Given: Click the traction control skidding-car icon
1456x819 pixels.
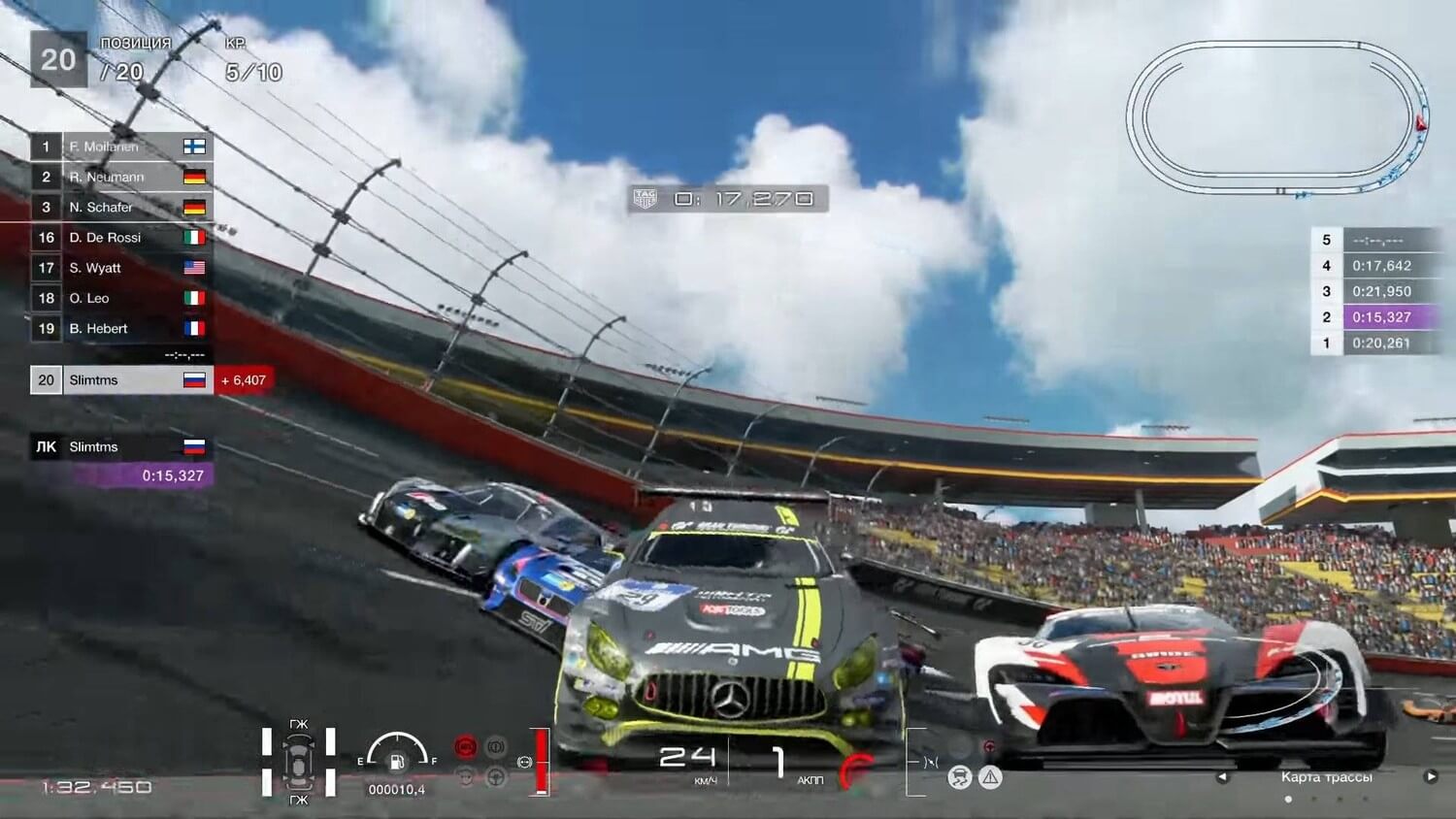Looking at the screenshot, I should coord(959,777).
